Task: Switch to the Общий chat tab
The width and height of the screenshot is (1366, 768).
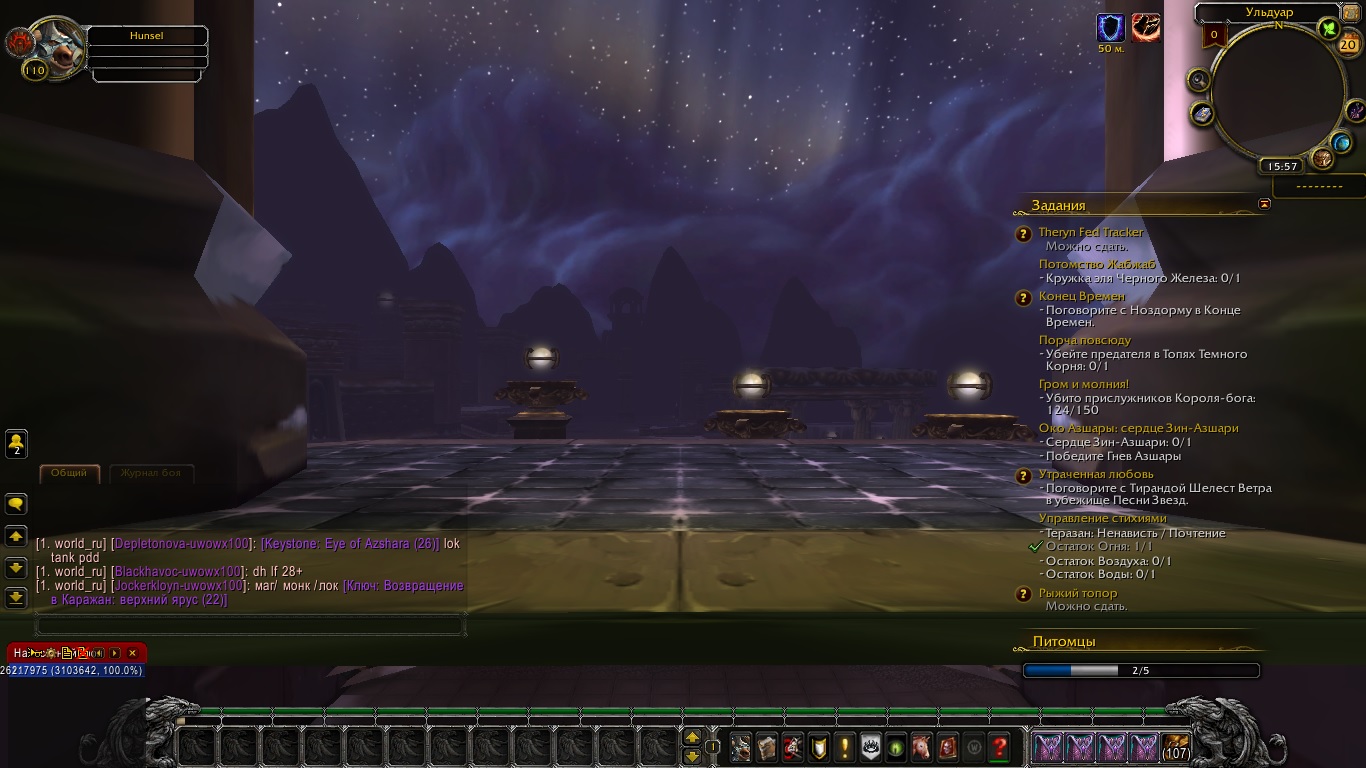Action: 69,473
